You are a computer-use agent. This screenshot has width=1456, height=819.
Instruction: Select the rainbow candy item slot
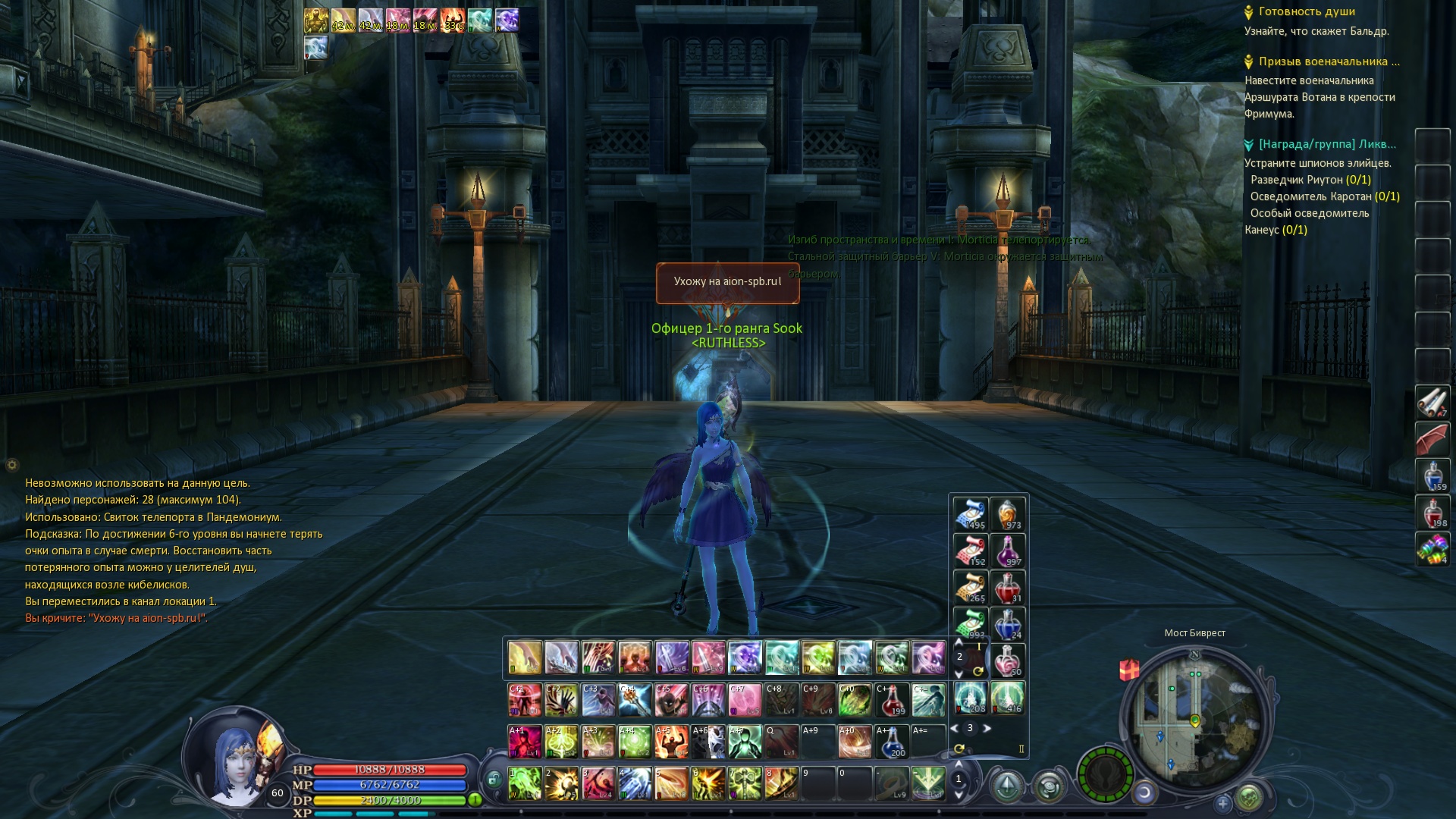(x=1432, y=548)
